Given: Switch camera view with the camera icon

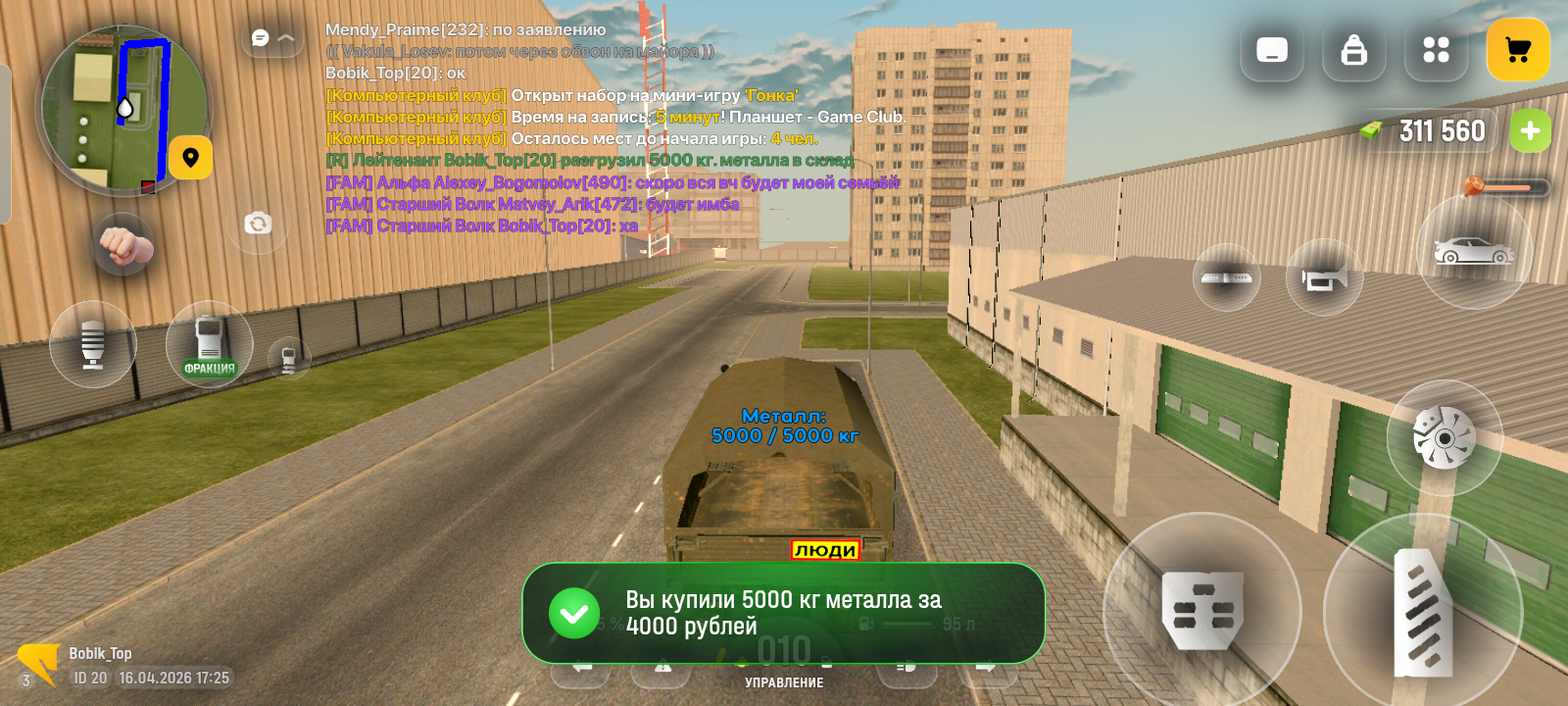Looking at the screenshot, I should (x=258, y=224).
